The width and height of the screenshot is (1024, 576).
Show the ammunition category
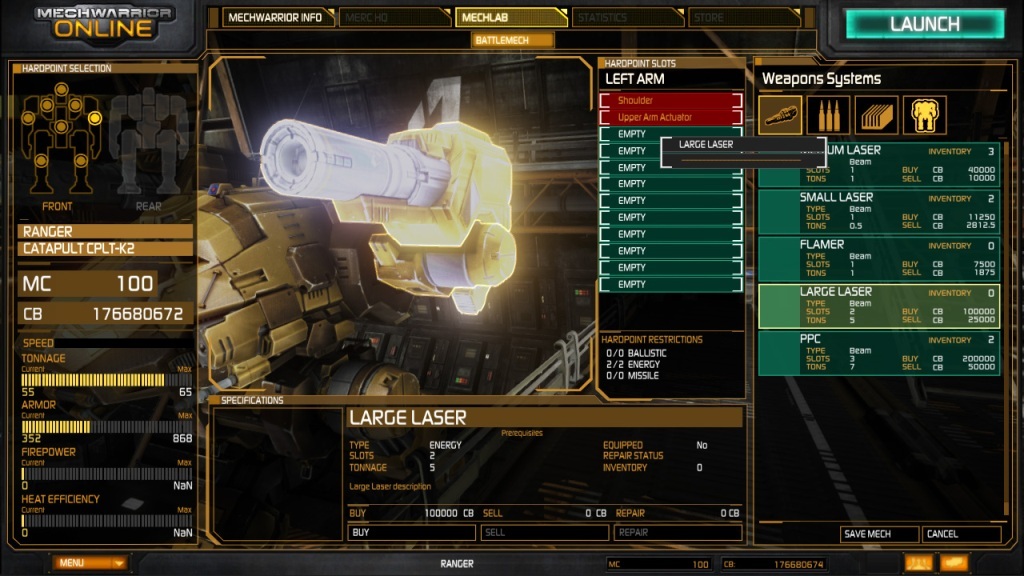click(829, 115)
